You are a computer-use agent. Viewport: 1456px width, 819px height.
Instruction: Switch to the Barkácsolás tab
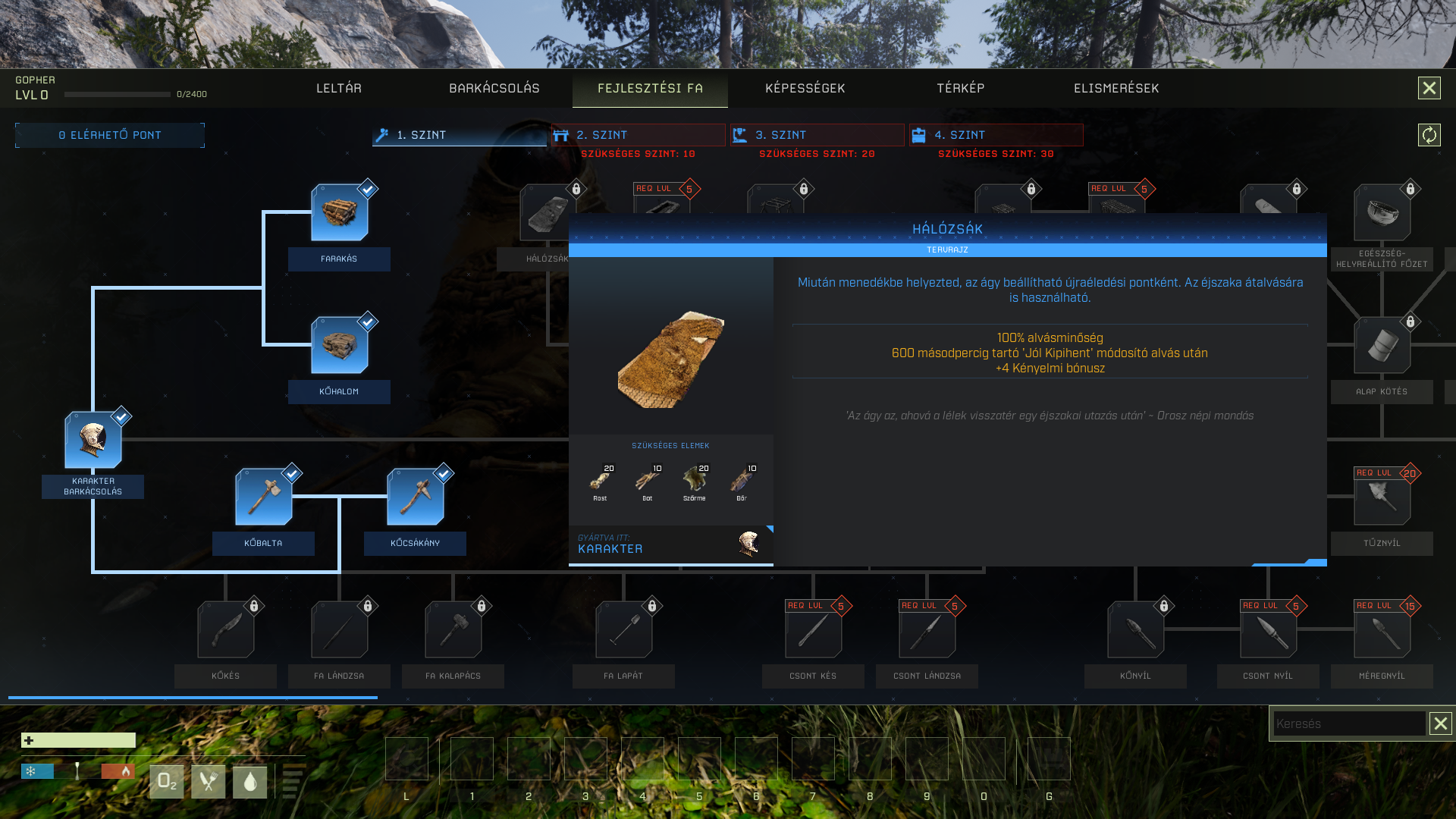tap(494, 89)
